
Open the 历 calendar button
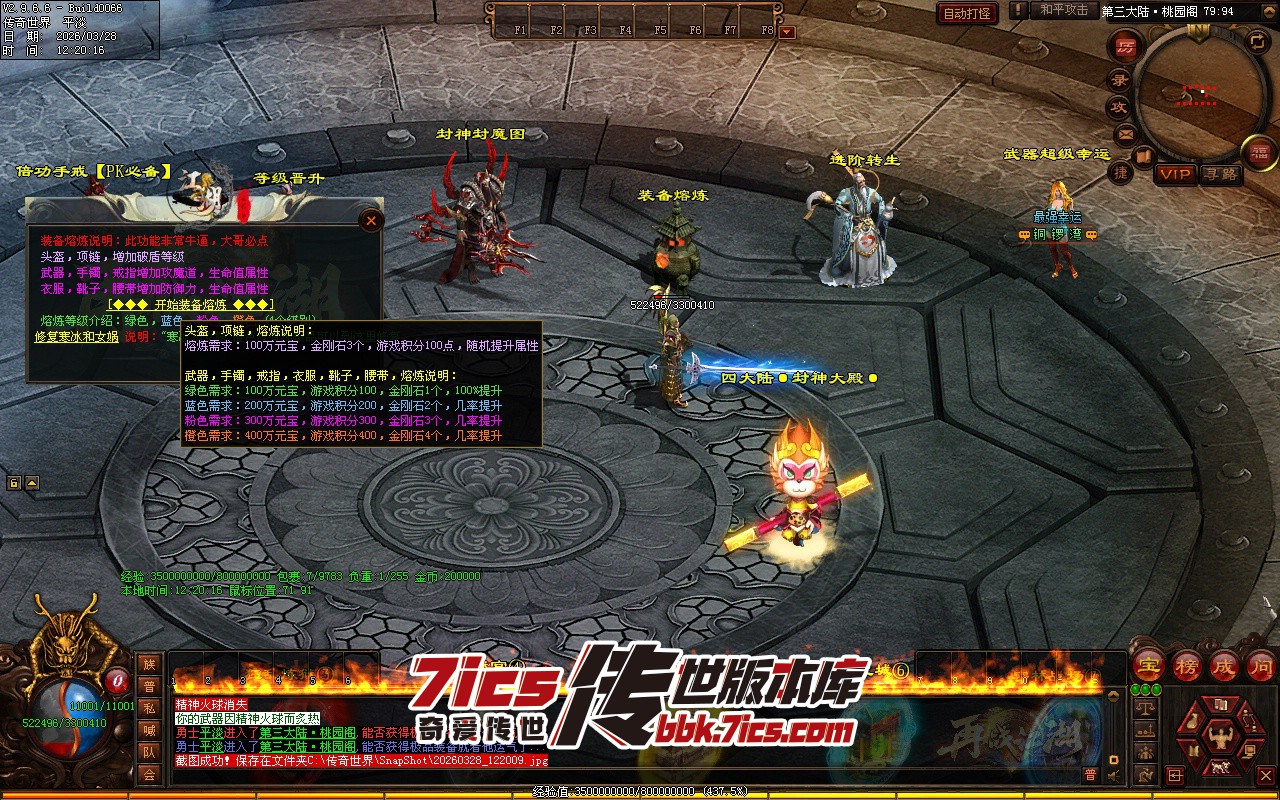point(1126,46)
